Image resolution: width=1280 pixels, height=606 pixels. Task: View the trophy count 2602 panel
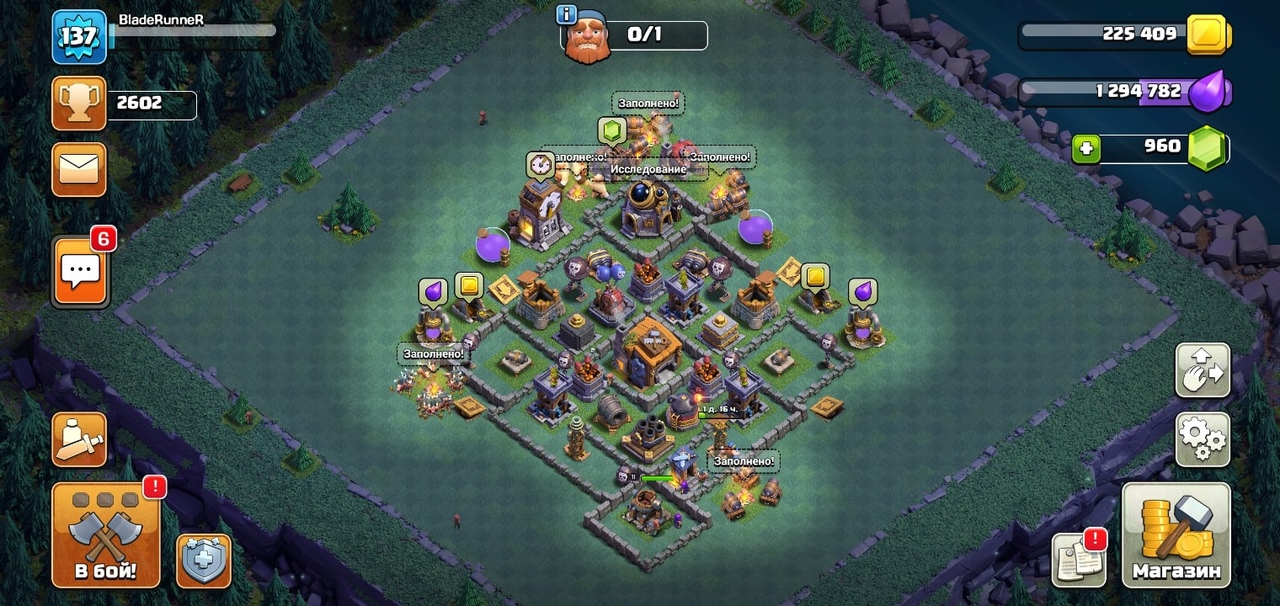(125, 104)
